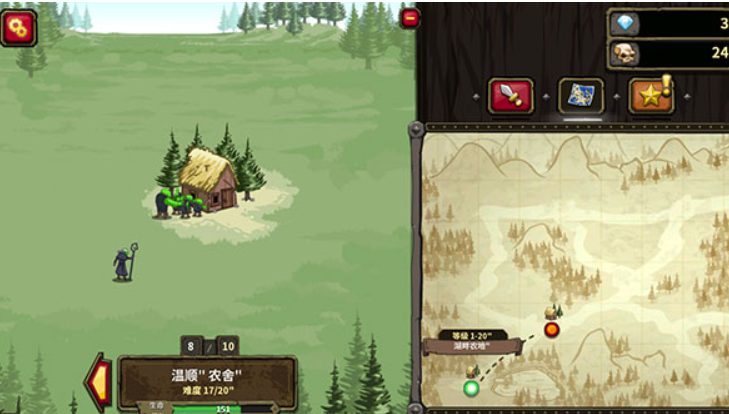729x414 pixels.
Task: Open the settings gear button
Action: 18,27
